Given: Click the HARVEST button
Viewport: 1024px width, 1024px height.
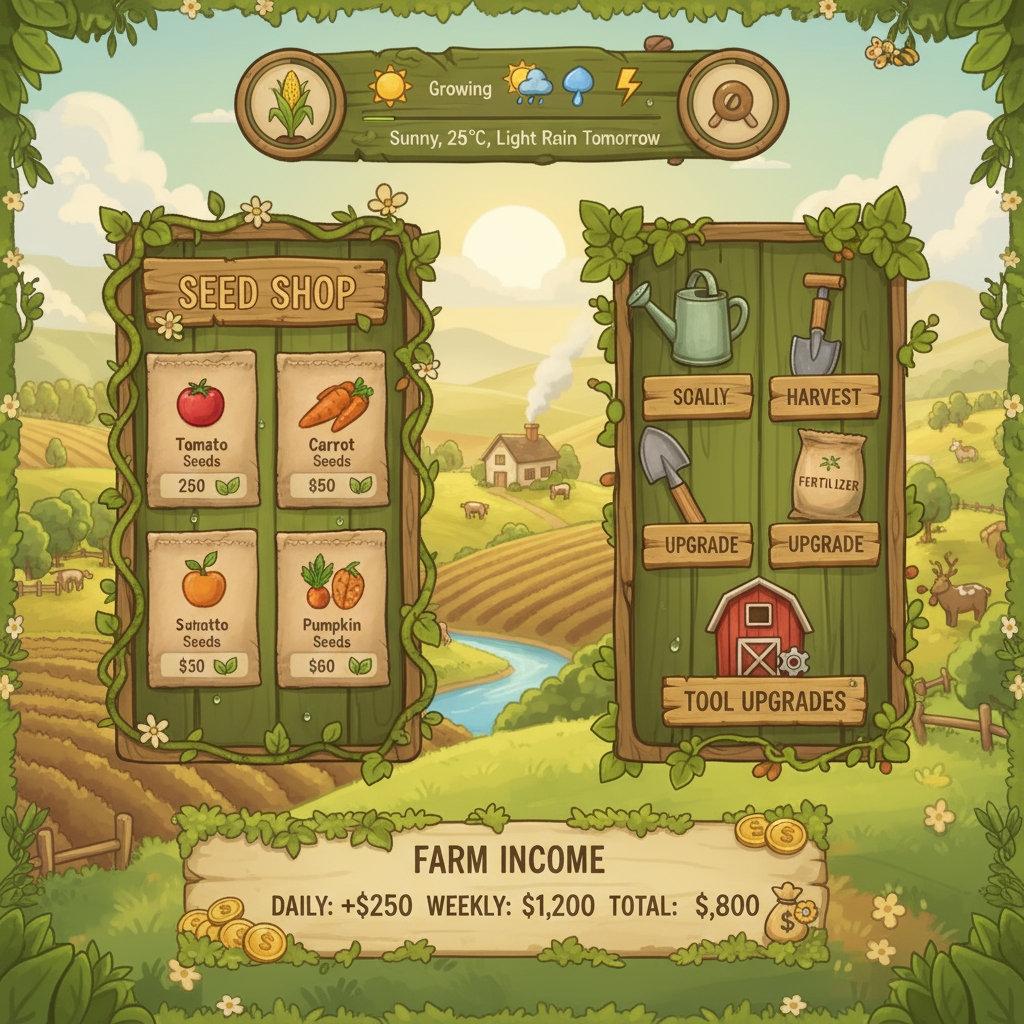Looking at the screenshot, I should coord(824,397).
